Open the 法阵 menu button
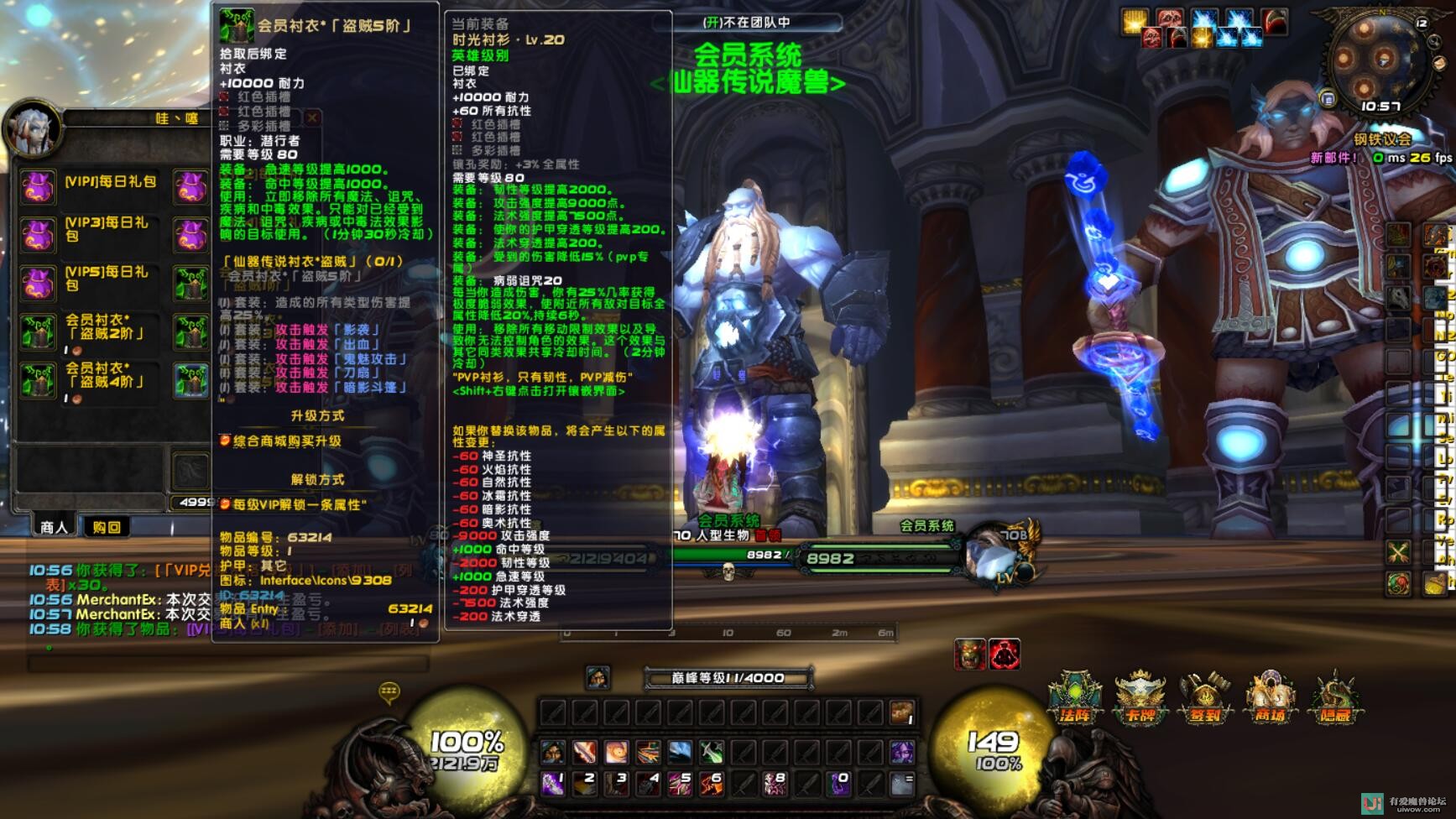The height and width of the screenshot is (819, 1456). coord(1075,698)
